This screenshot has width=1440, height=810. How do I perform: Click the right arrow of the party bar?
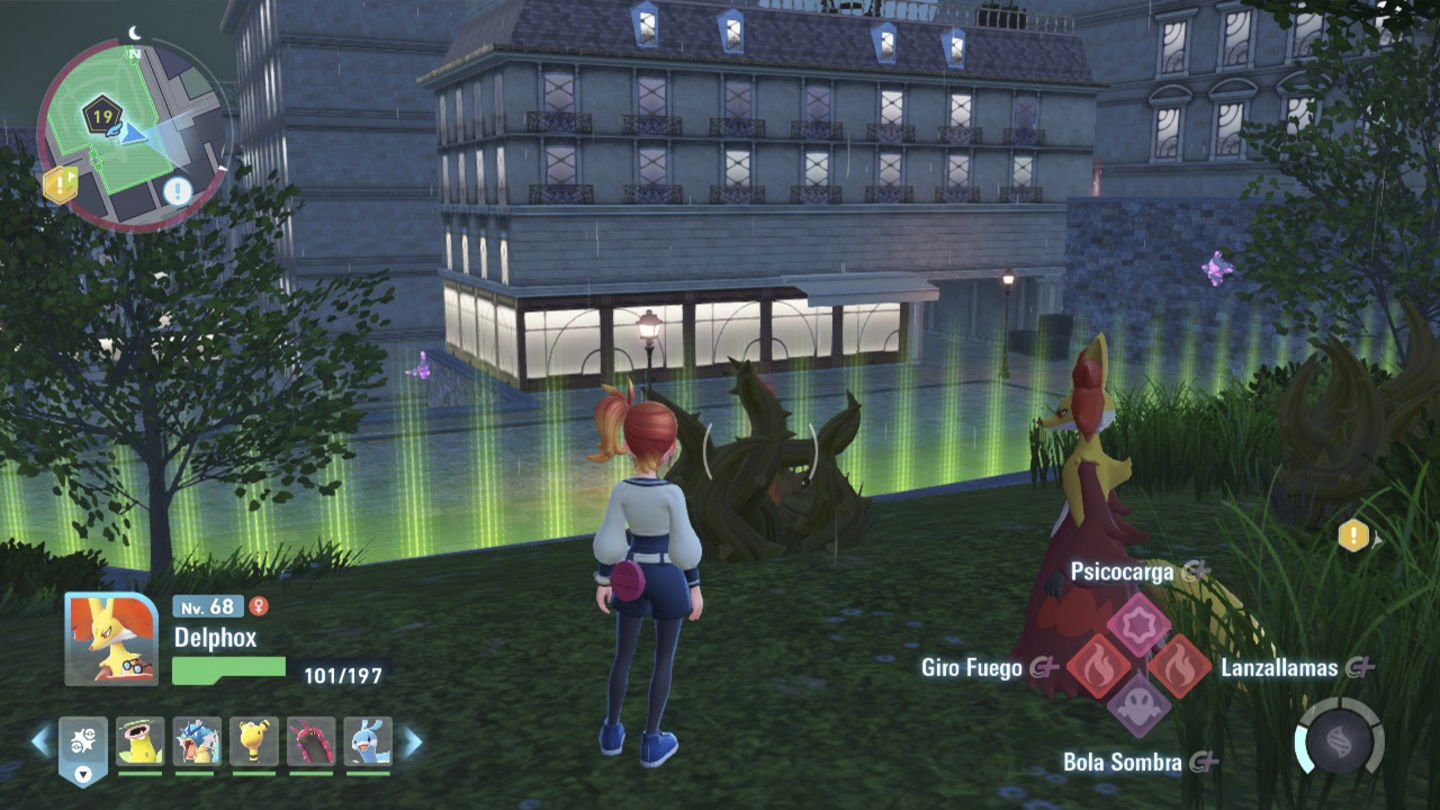[x=412, y=742]
